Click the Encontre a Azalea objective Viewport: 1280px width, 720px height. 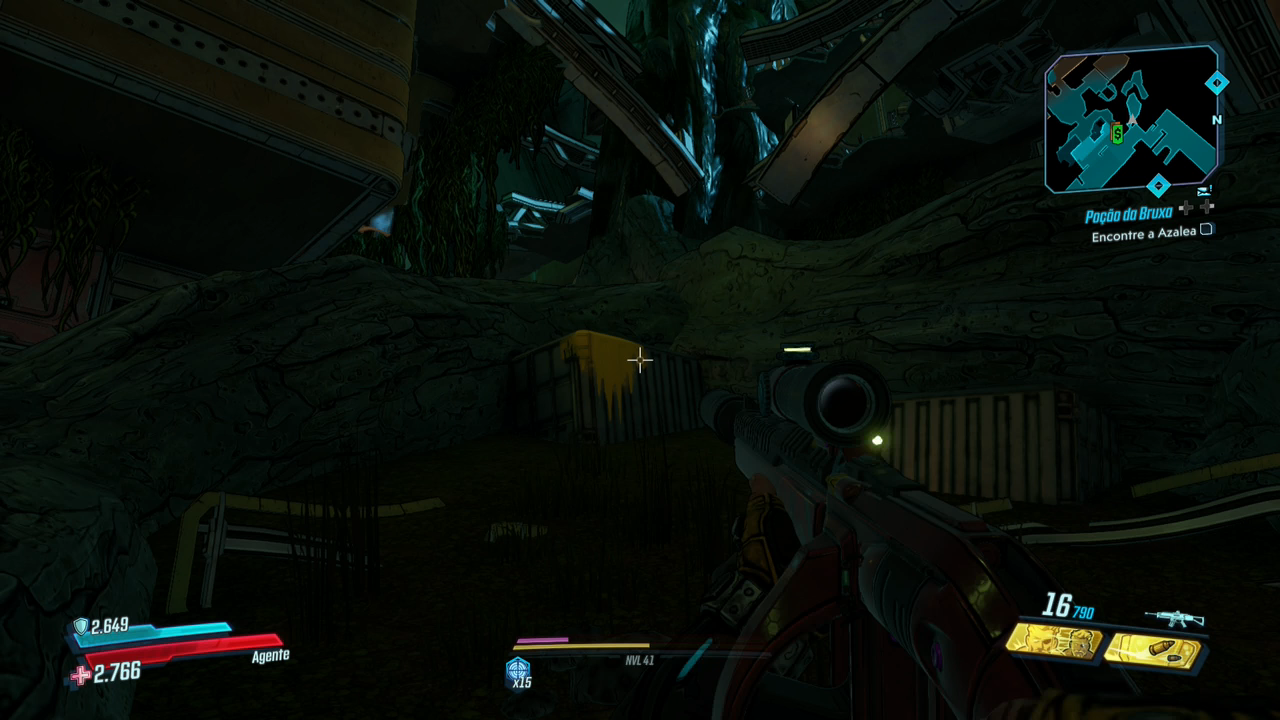(x=1144, y=236)
